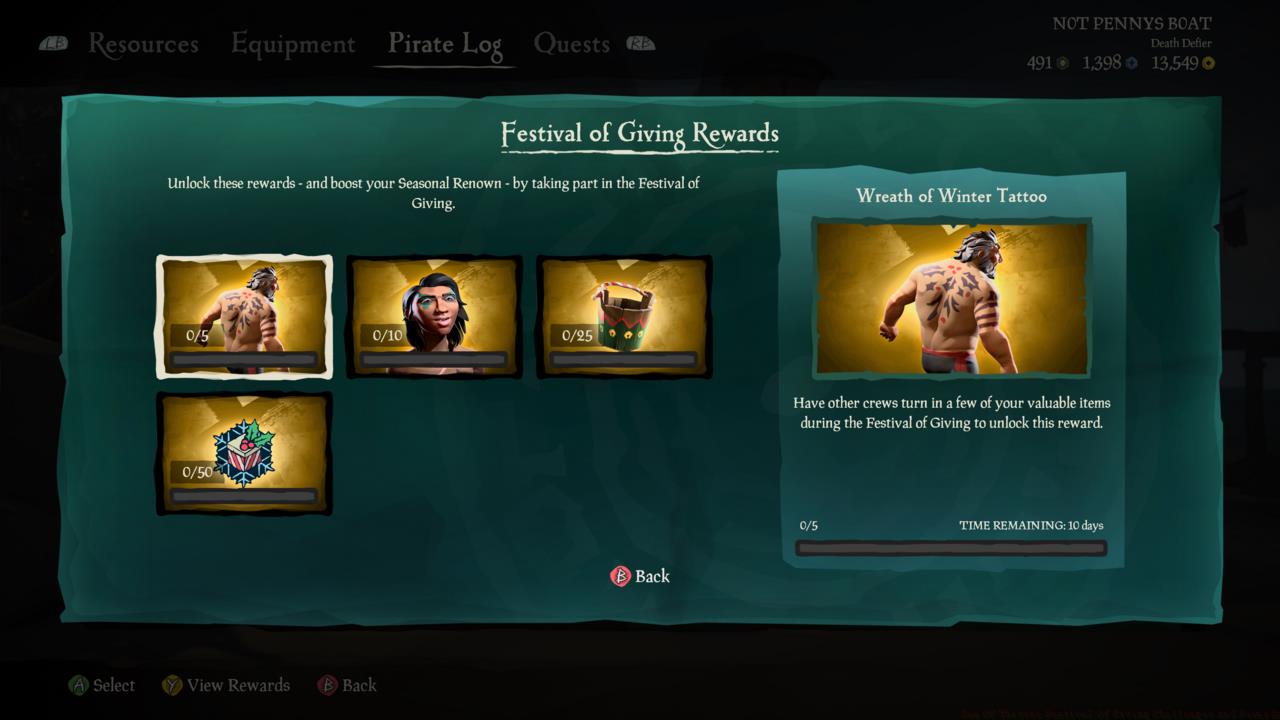This screenshot has width=1280, height=720.
Task: Open the holly trinket 0/50 reward card
Action: coord(243,453)
